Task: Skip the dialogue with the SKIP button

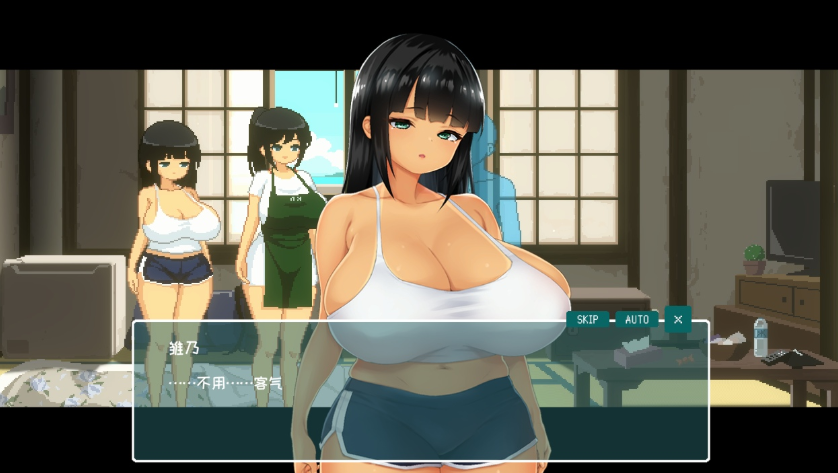Action: pos(587,320)
